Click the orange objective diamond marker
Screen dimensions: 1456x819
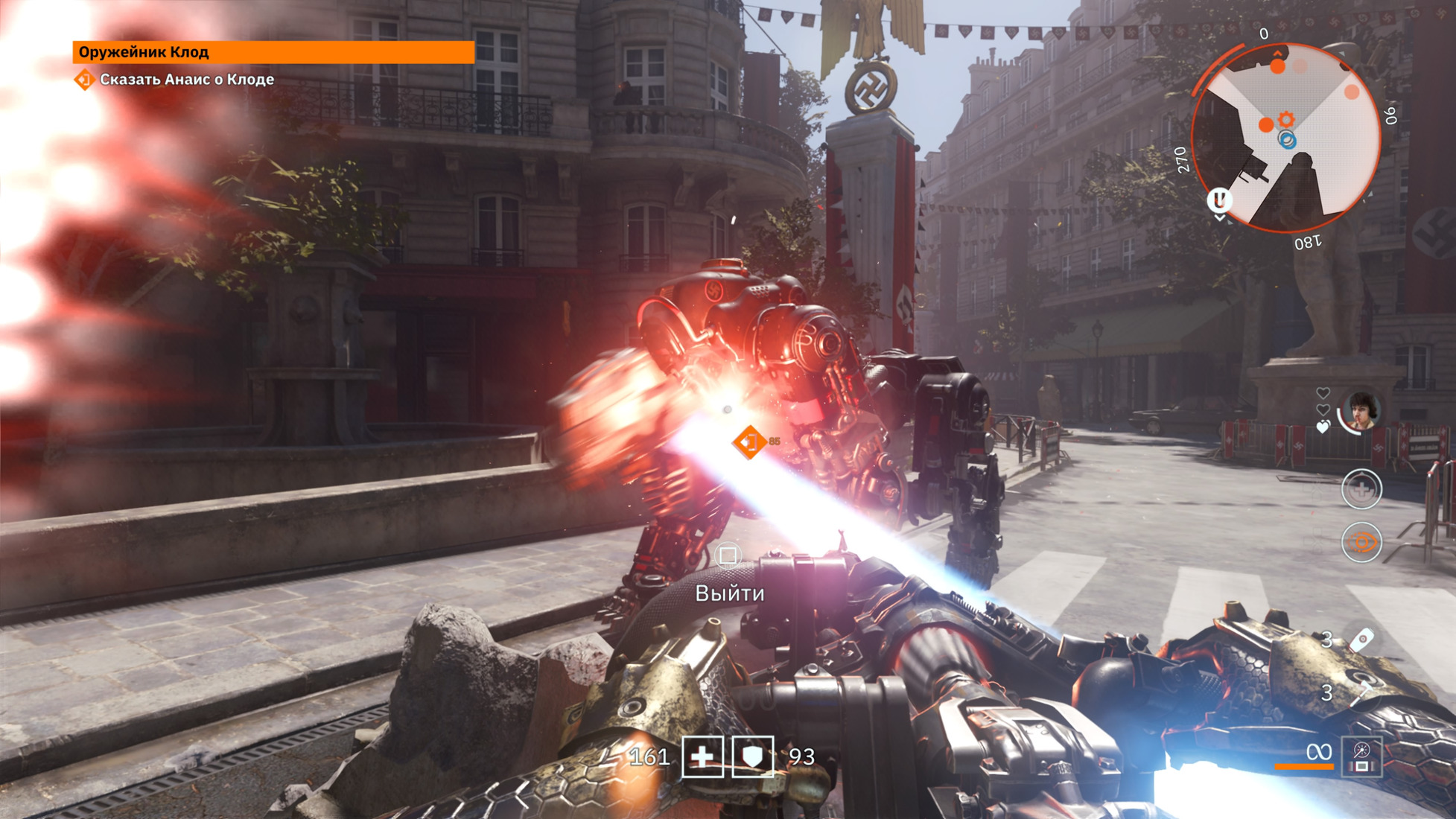coord(750,442)
